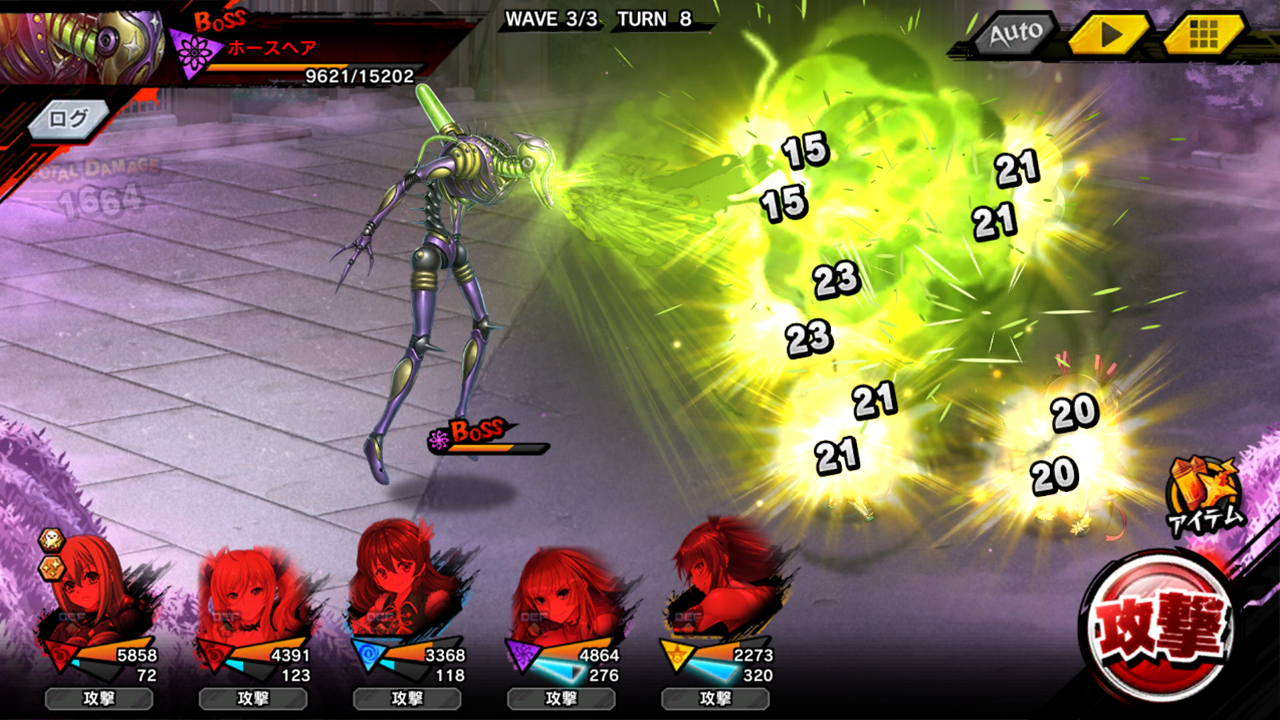
Task: Toggle the Auto battle button
Action: (1015, 34)
